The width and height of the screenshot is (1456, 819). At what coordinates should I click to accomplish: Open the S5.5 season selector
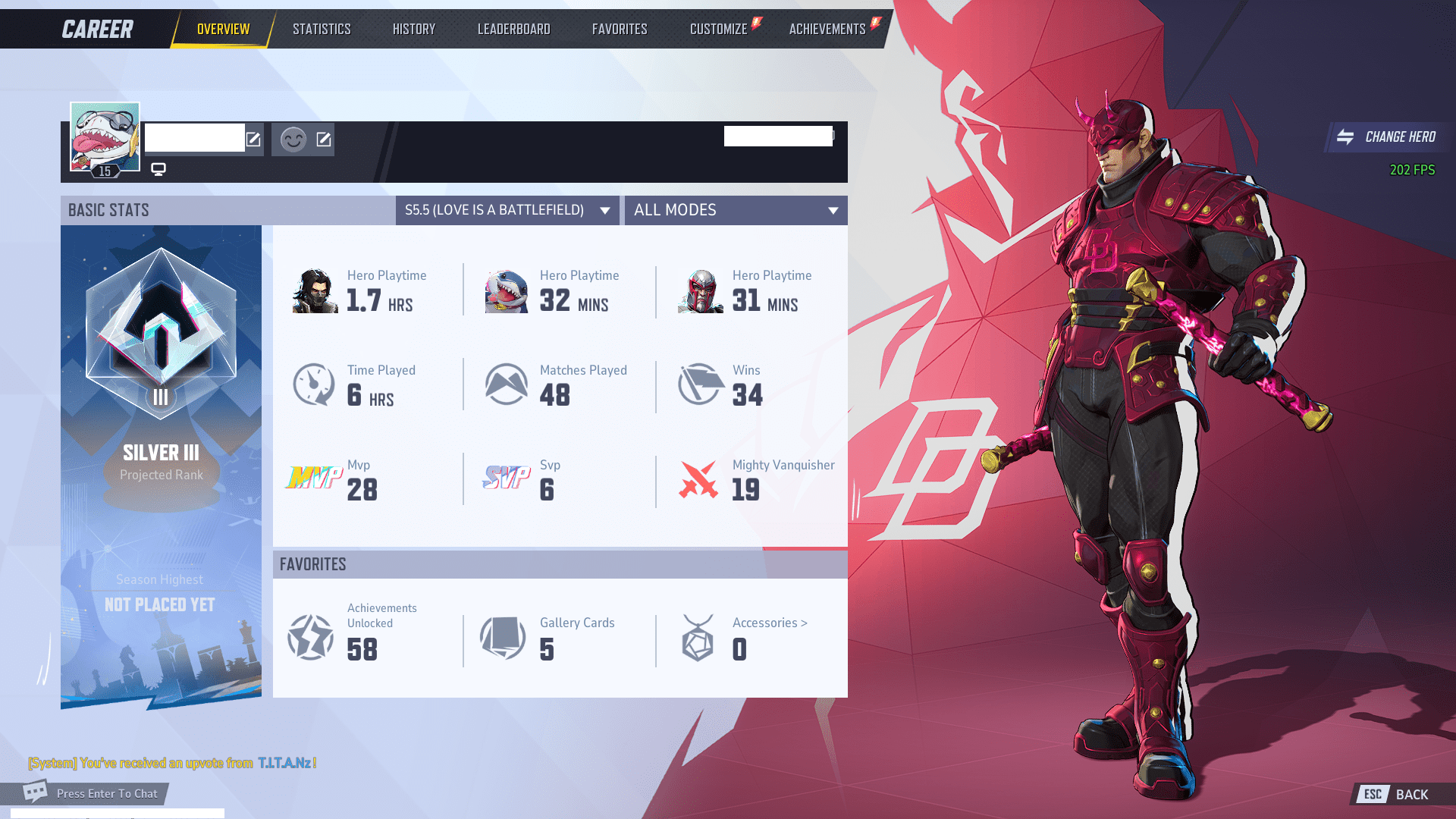point(507,210)
